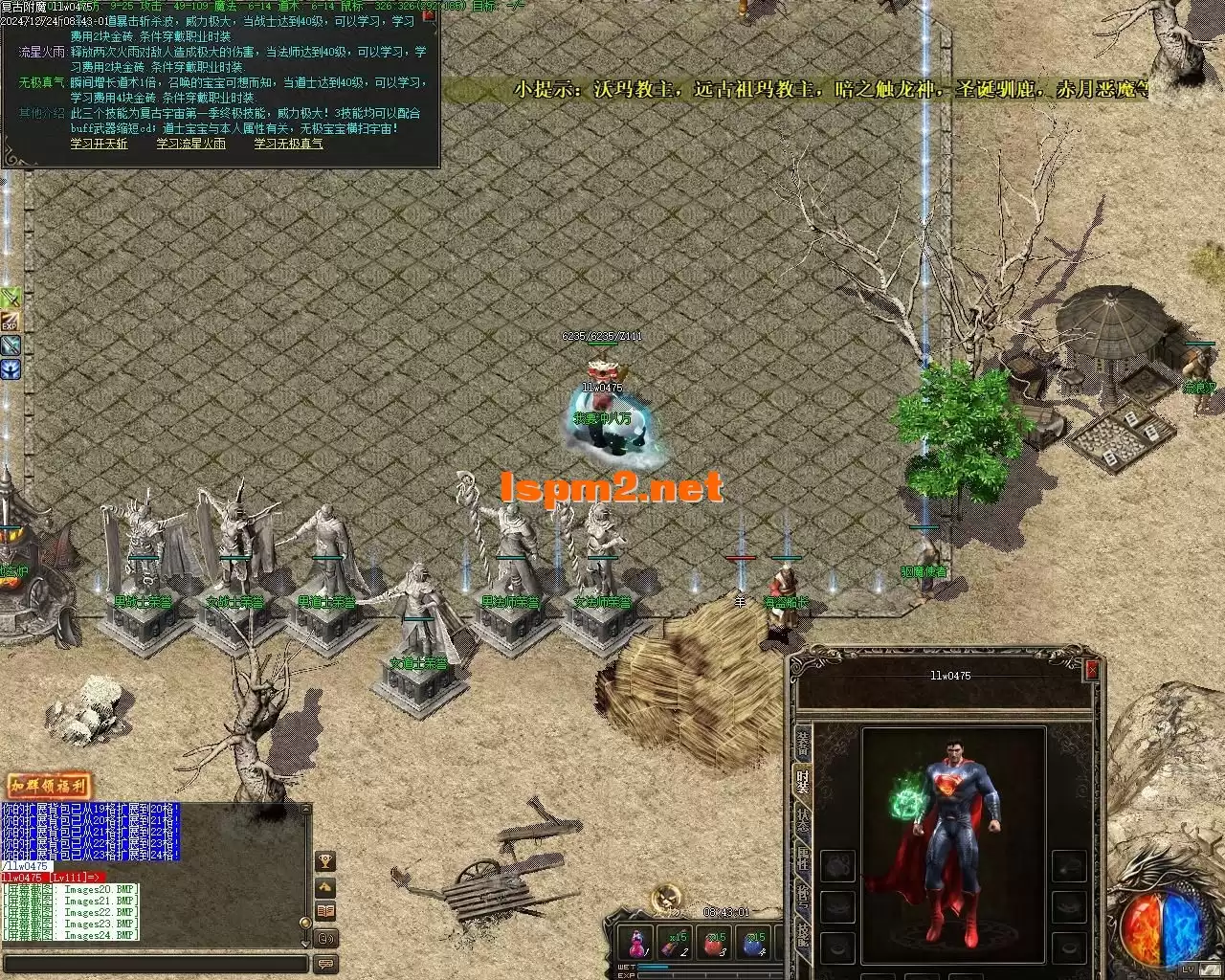Open the book icon beside the chat
The image size is (1225, 980).
(x=325, y=911)
